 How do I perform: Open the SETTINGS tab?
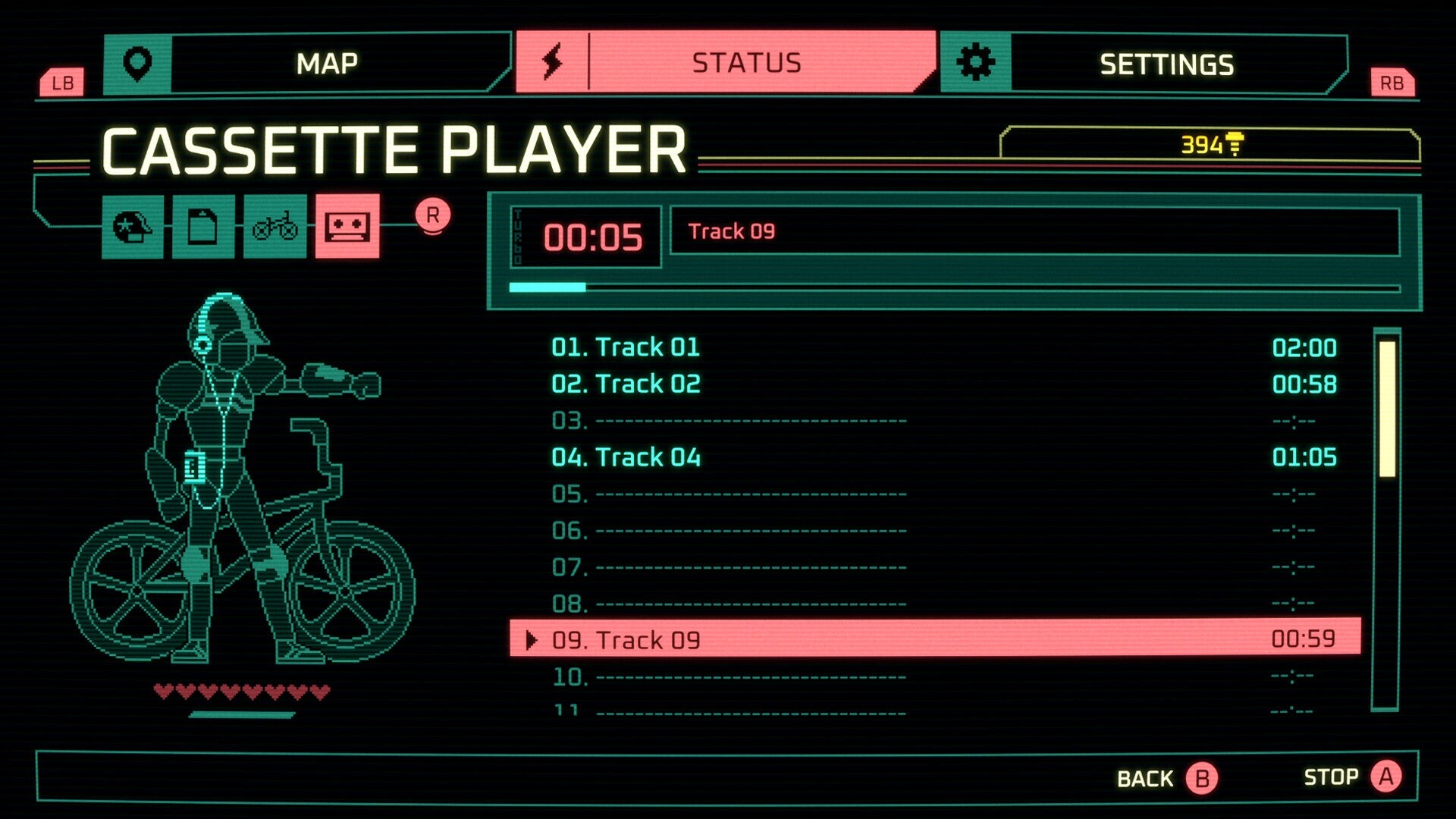click(1168, 62)
